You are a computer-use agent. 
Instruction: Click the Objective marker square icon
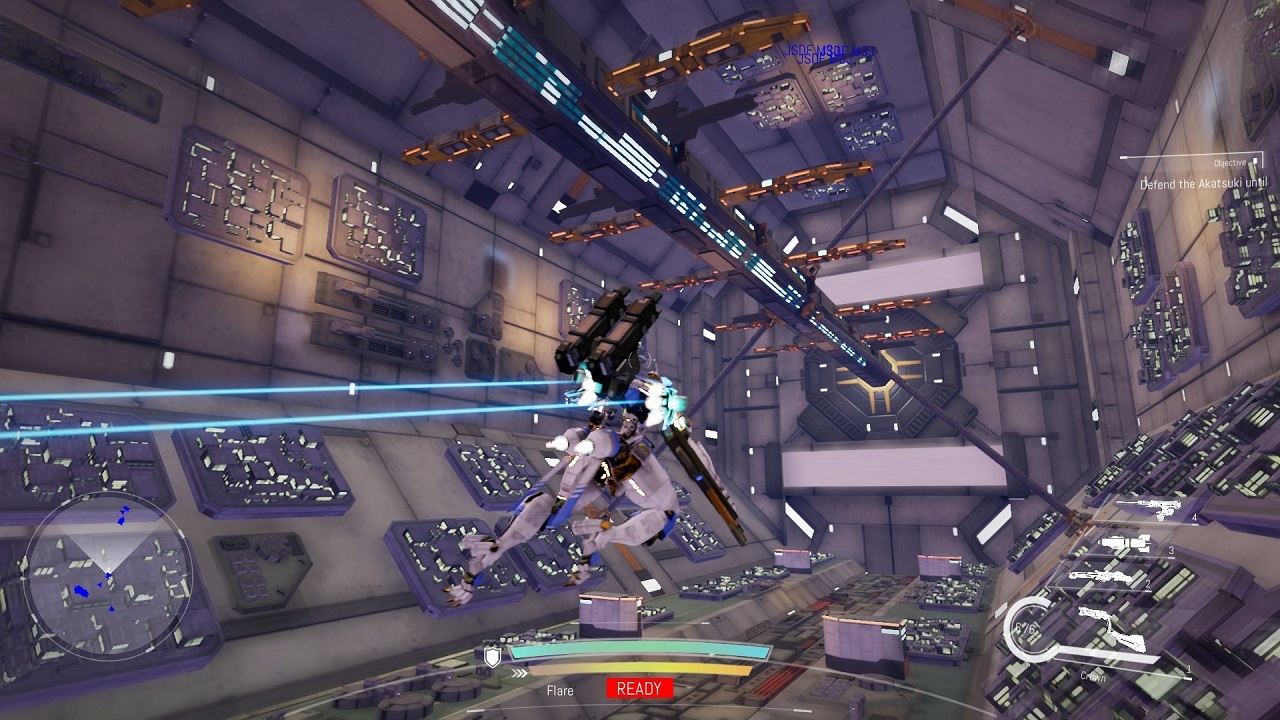point(1255,160)
